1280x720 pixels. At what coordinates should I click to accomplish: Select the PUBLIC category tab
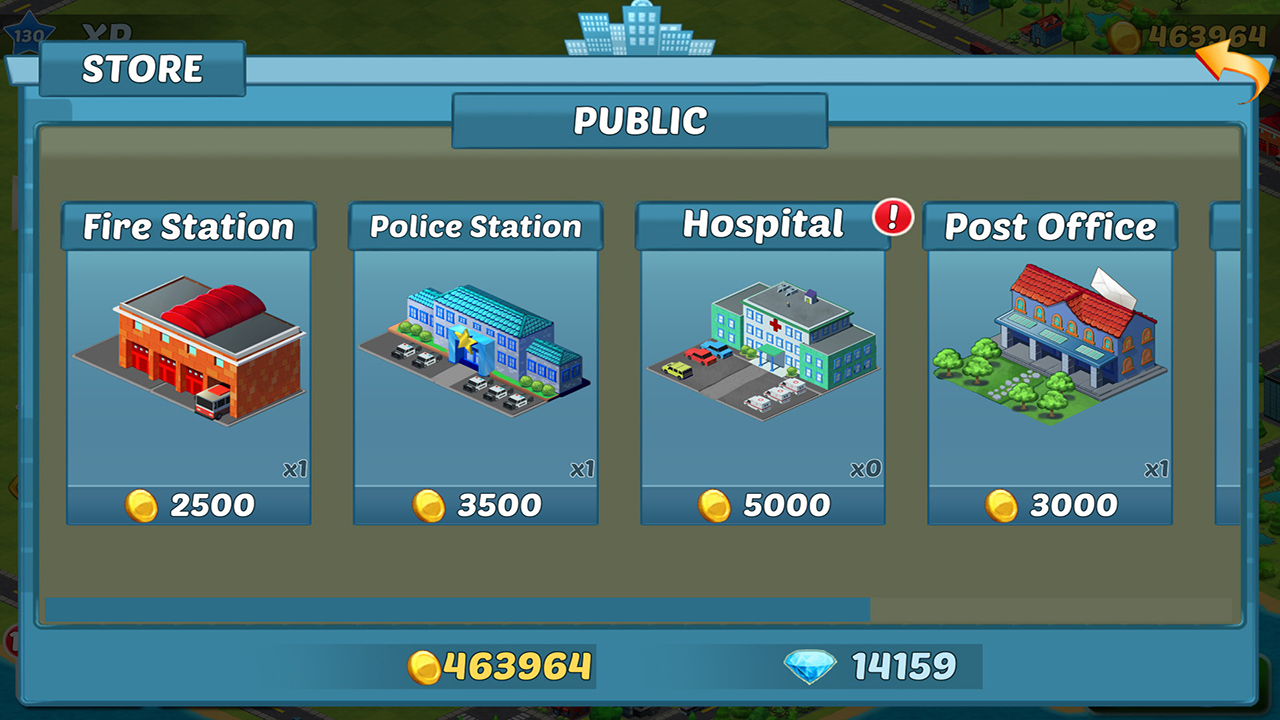point(640,120)
